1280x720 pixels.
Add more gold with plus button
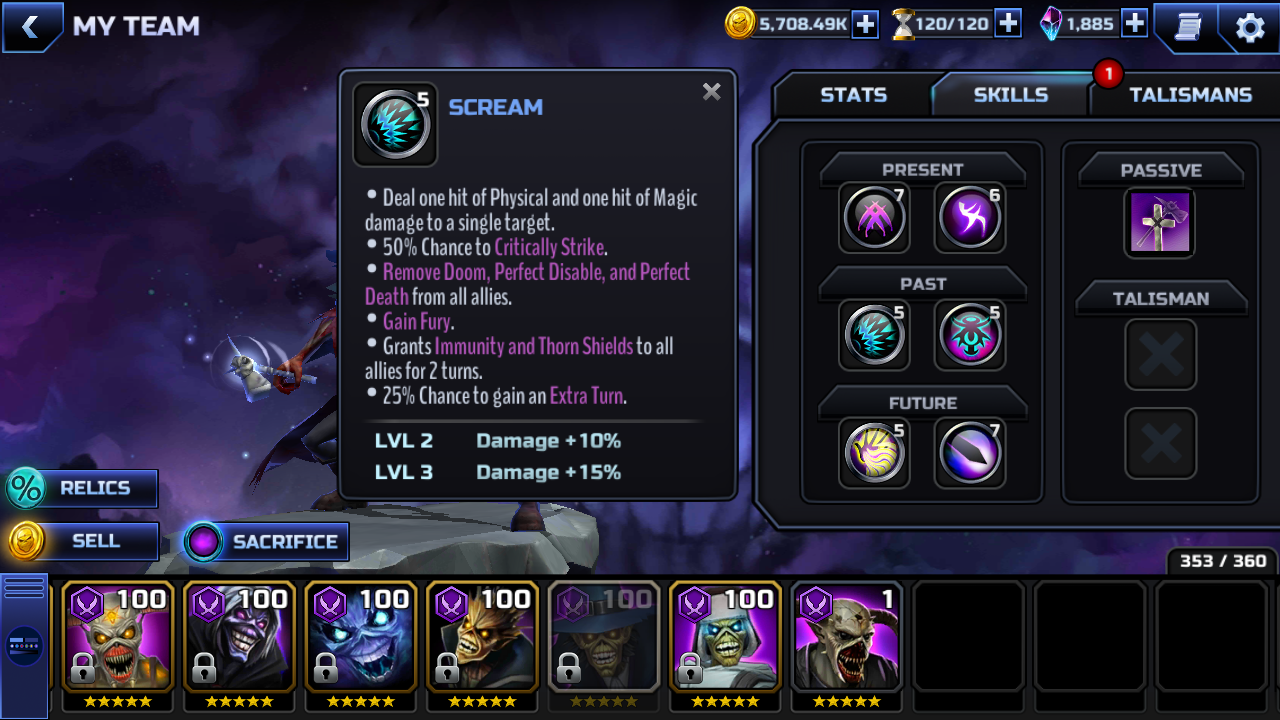coord(865,24)
